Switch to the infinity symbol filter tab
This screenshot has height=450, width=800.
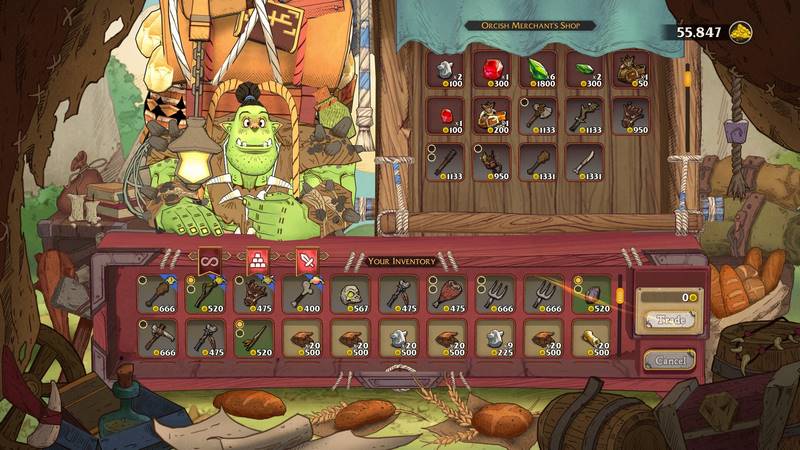click(x=210, y=262)
